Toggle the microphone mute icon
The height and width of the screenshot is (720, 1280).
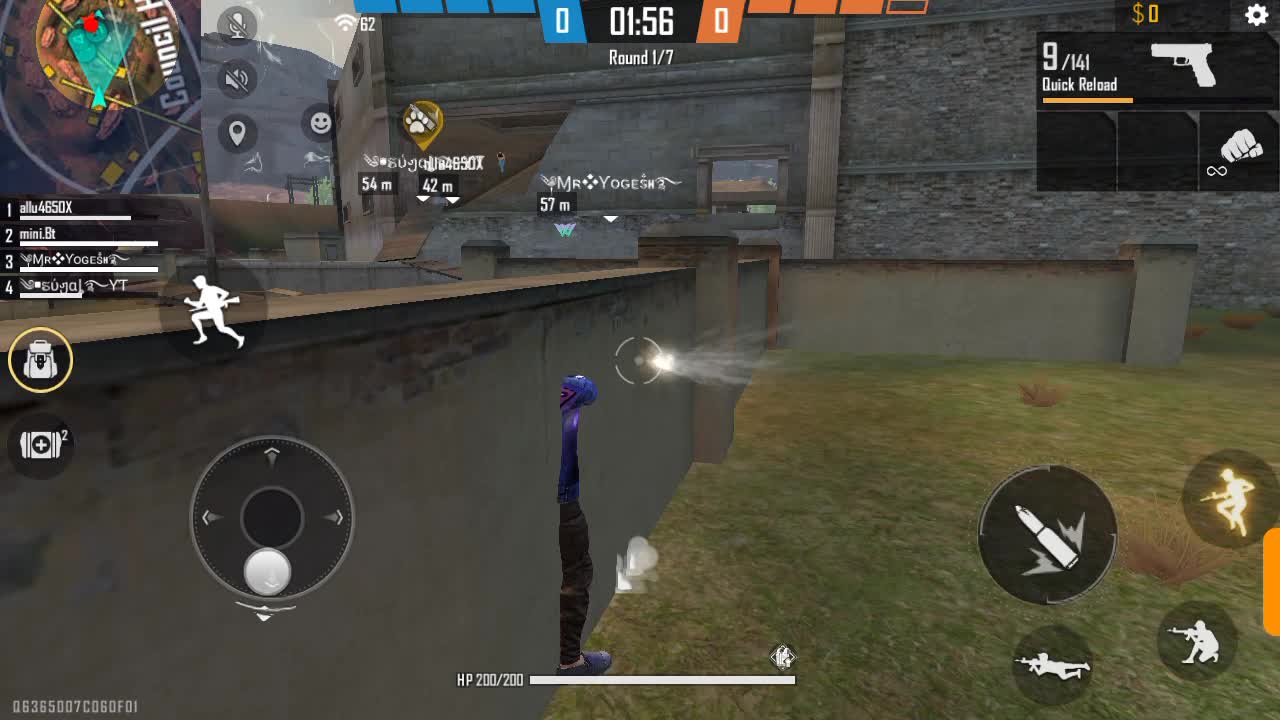[x=237, y=26]
